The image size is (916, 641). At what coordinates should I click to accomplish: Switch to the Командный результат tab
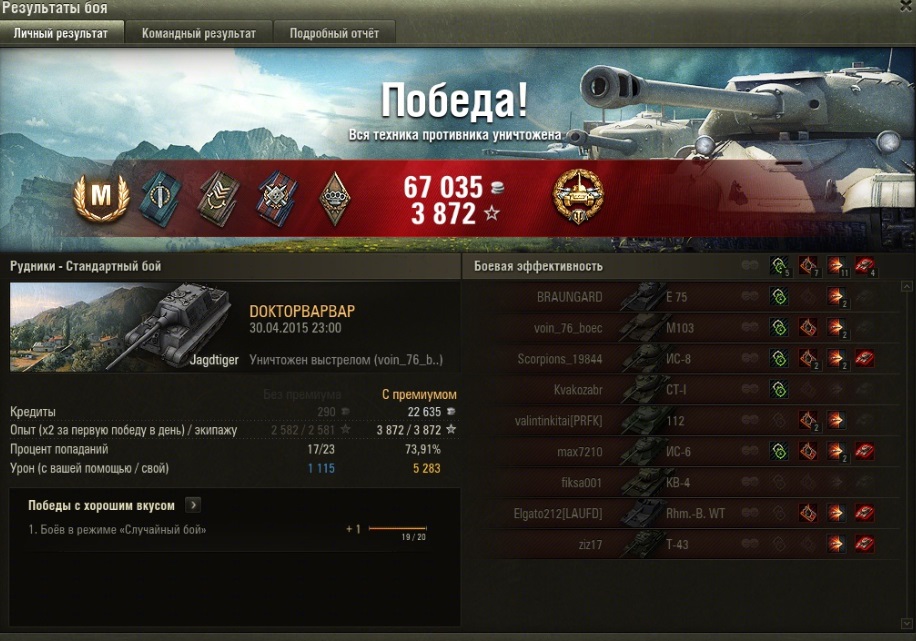point(198,33)
